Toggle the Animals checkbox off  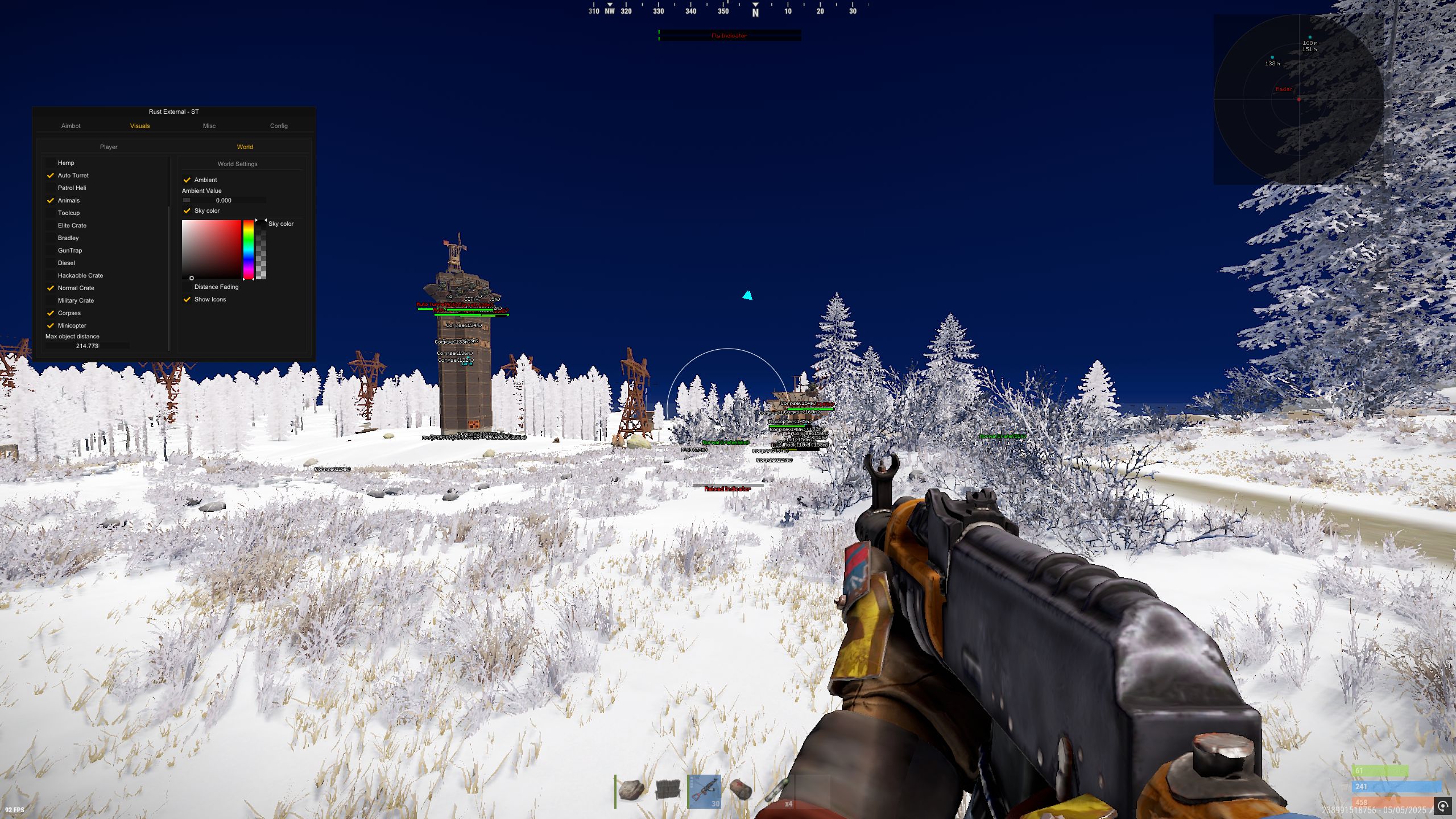click(51, 200)
